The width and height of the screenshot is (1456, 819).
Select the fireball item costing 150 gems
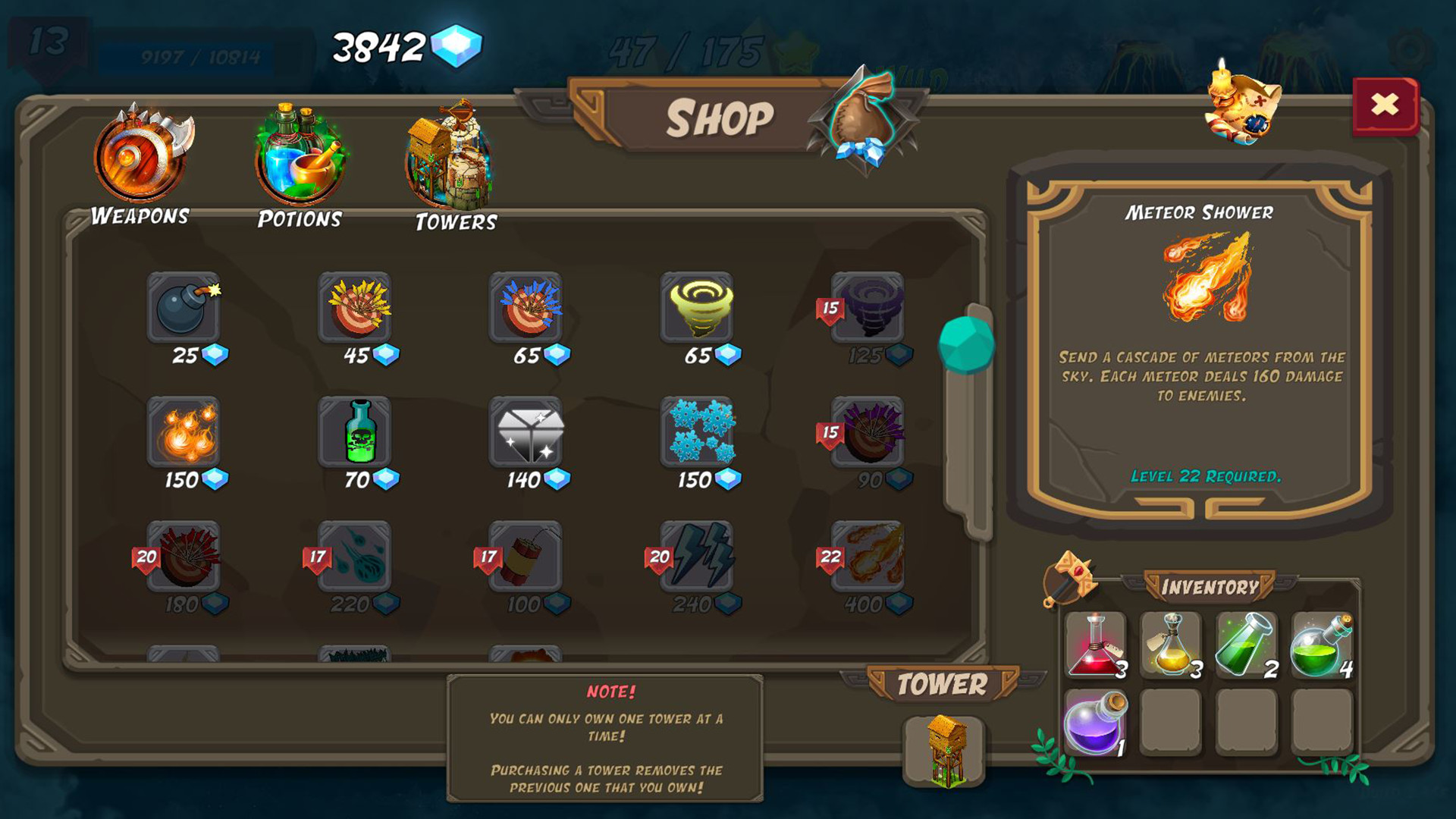click(182, 438)
